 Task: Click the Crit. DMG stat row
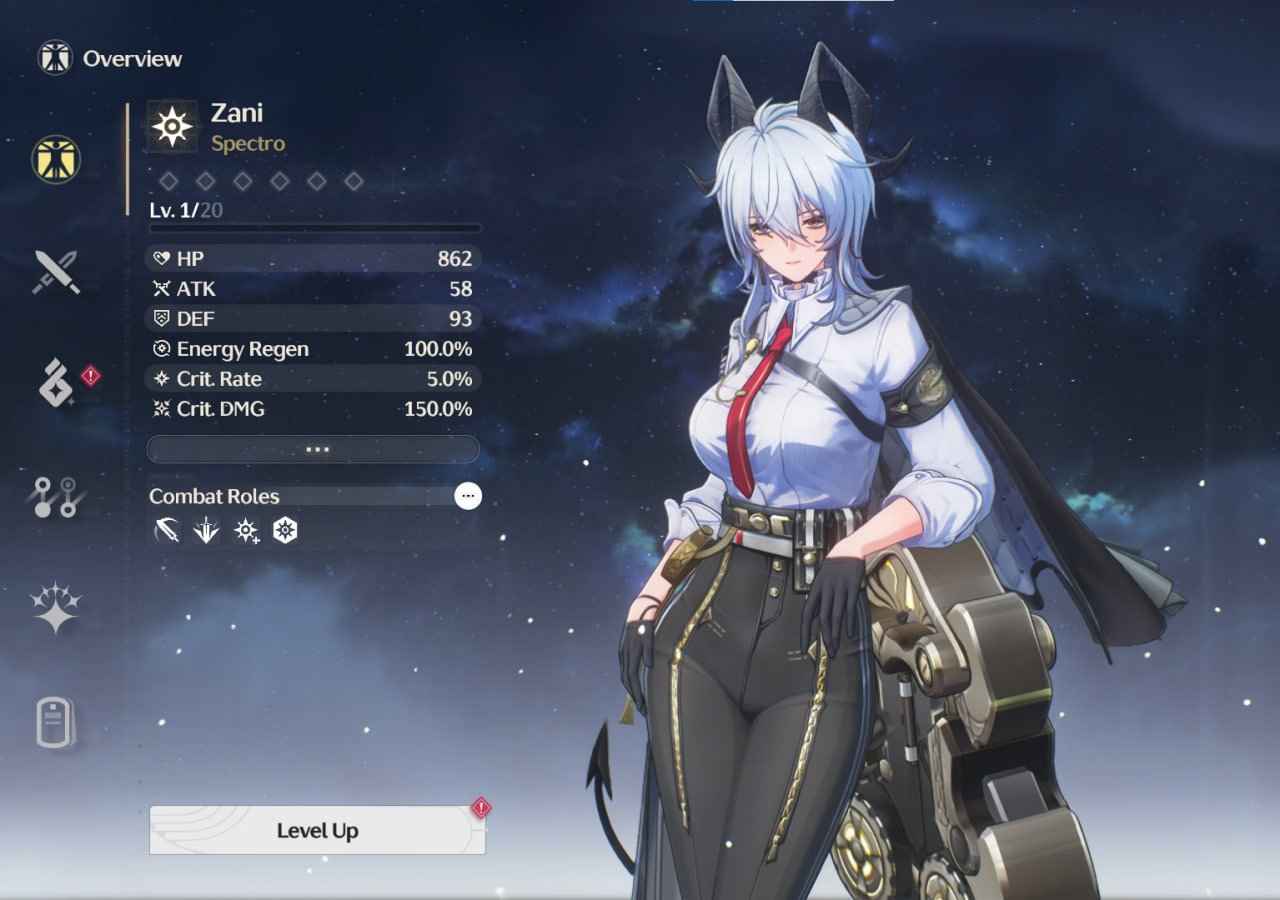pyautogui.click(x=313, y=409)
